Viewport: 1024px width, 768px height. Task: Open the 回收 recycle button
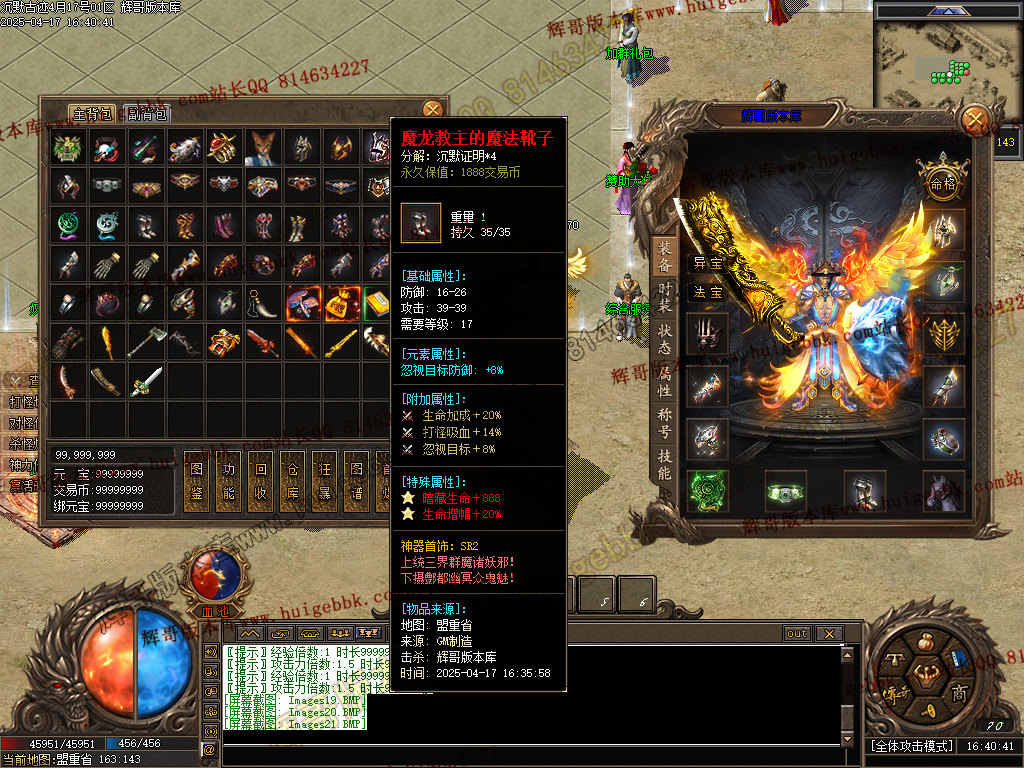point(261,480)
